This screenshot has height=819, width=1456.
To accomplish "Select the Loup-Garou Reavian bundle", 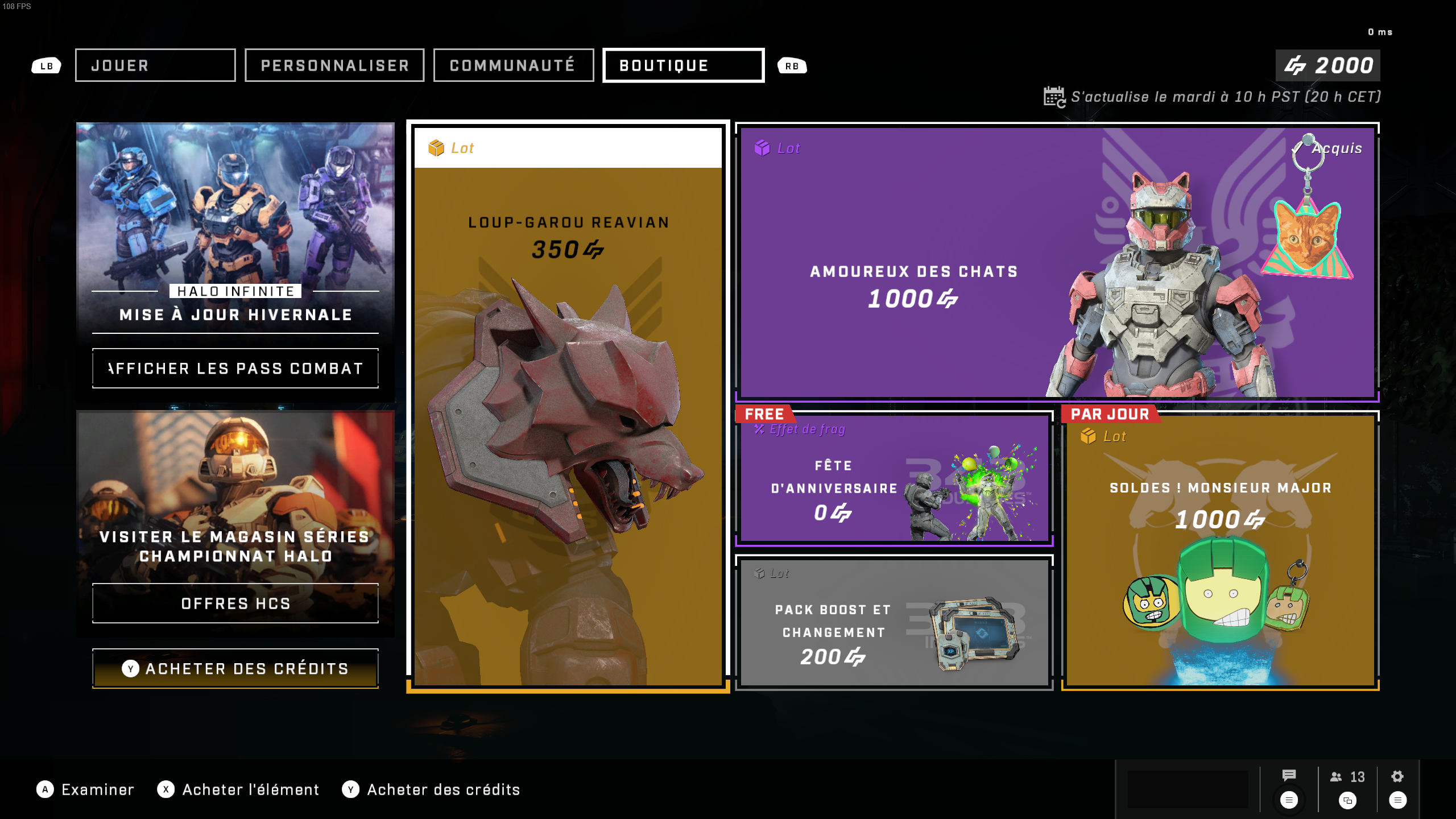I will point(568,406).
